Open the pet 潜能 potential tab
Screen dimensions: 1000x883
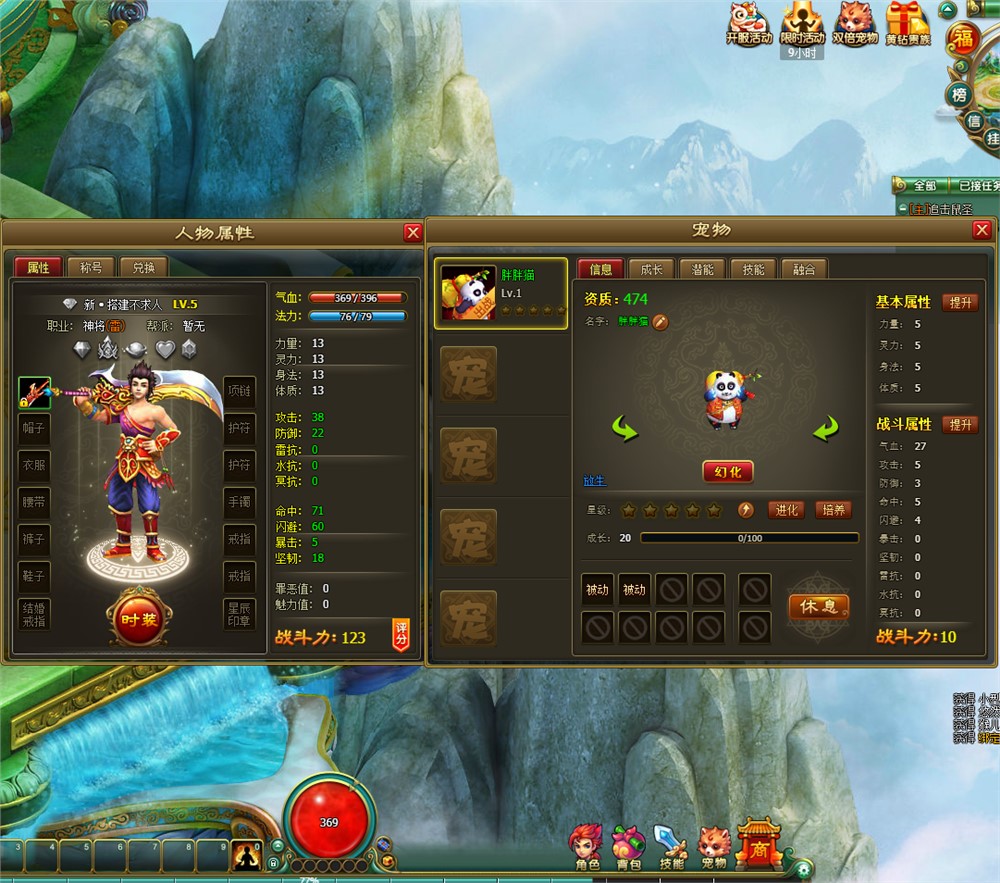tap(702, 269)
